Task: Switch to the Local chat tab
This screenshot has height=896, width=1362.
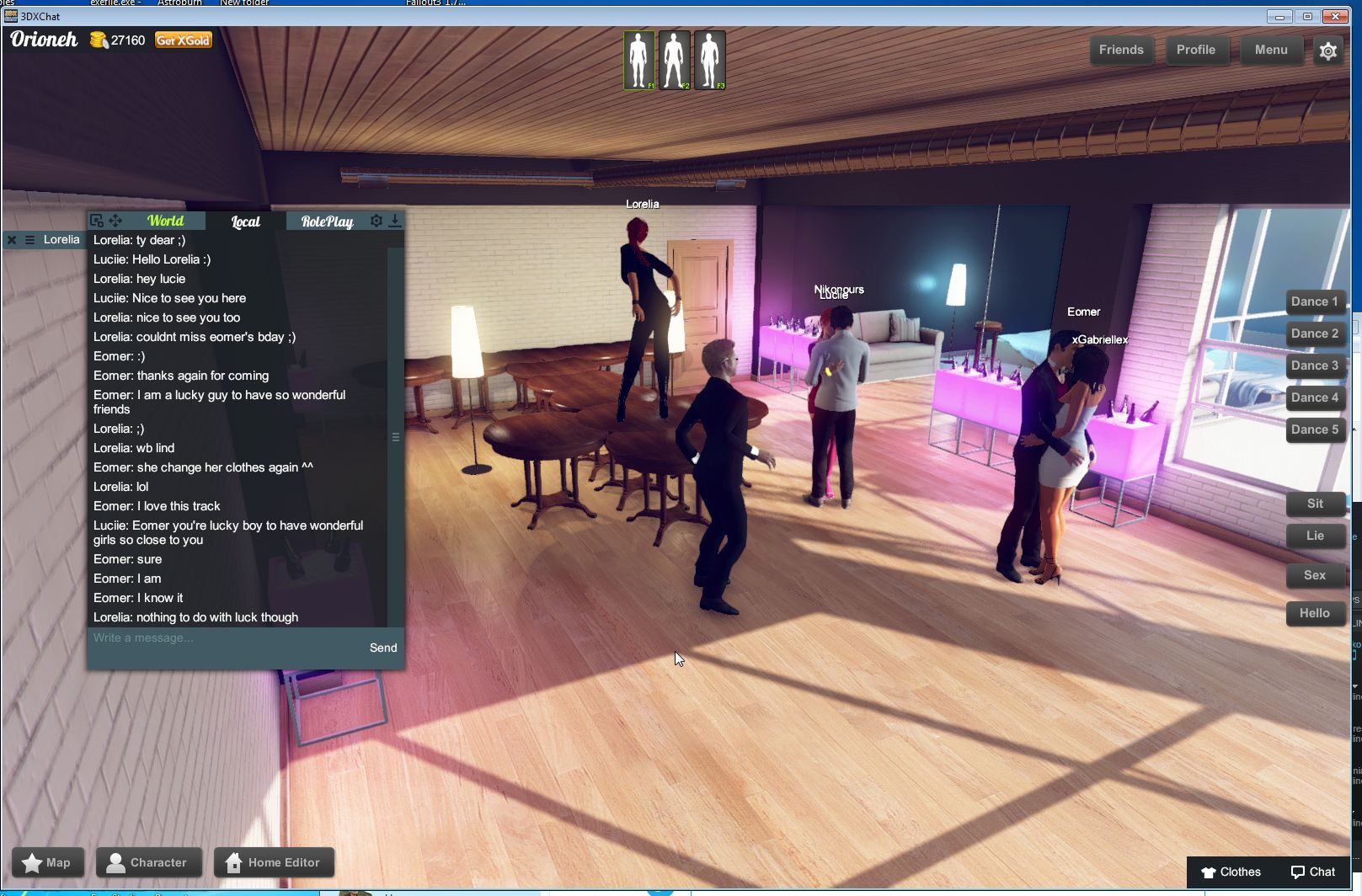Action: point(244,221)
